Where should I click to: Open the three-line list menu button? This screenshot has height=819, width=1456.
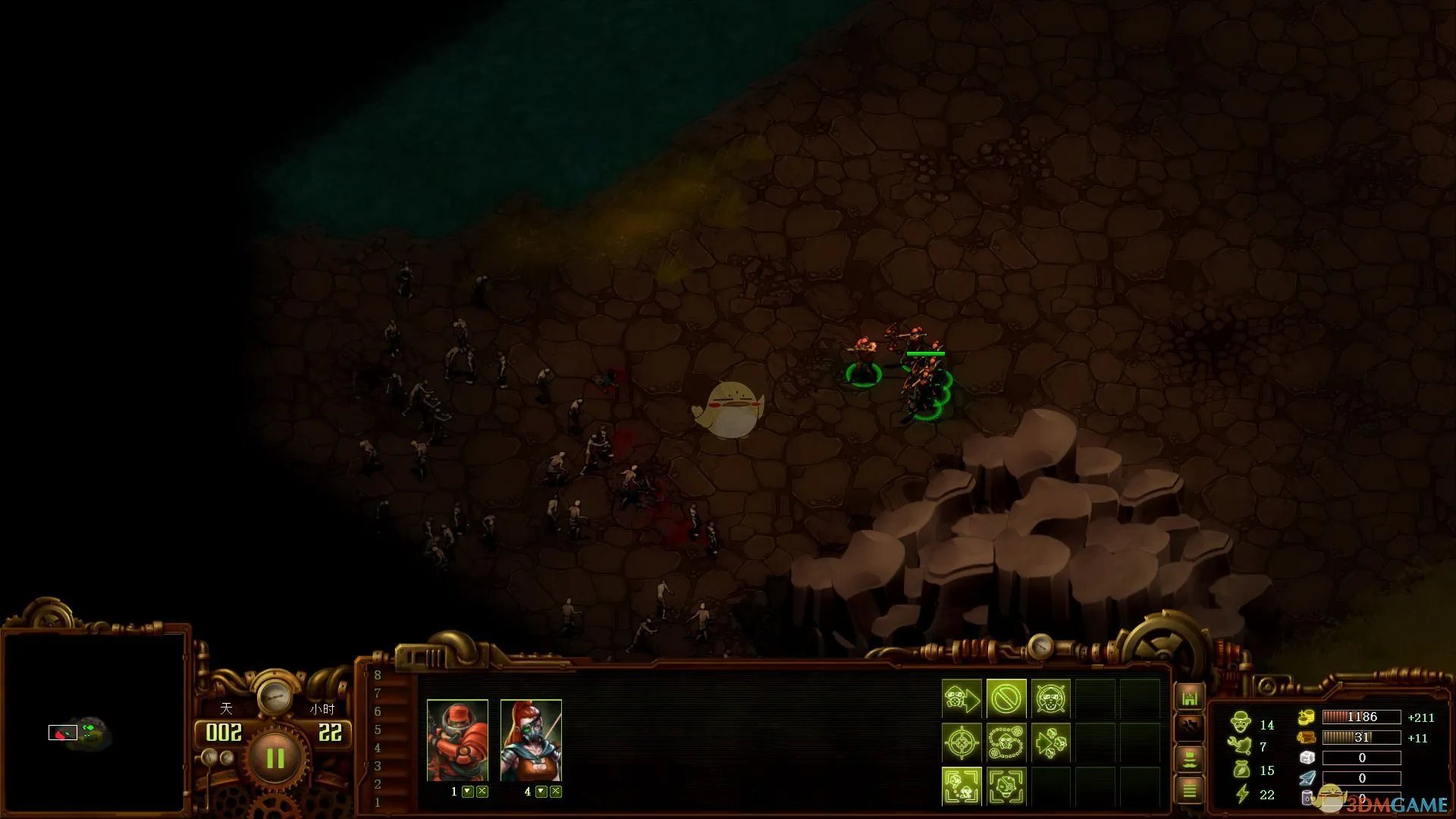pyautogui.click(x=1189, y=790)
